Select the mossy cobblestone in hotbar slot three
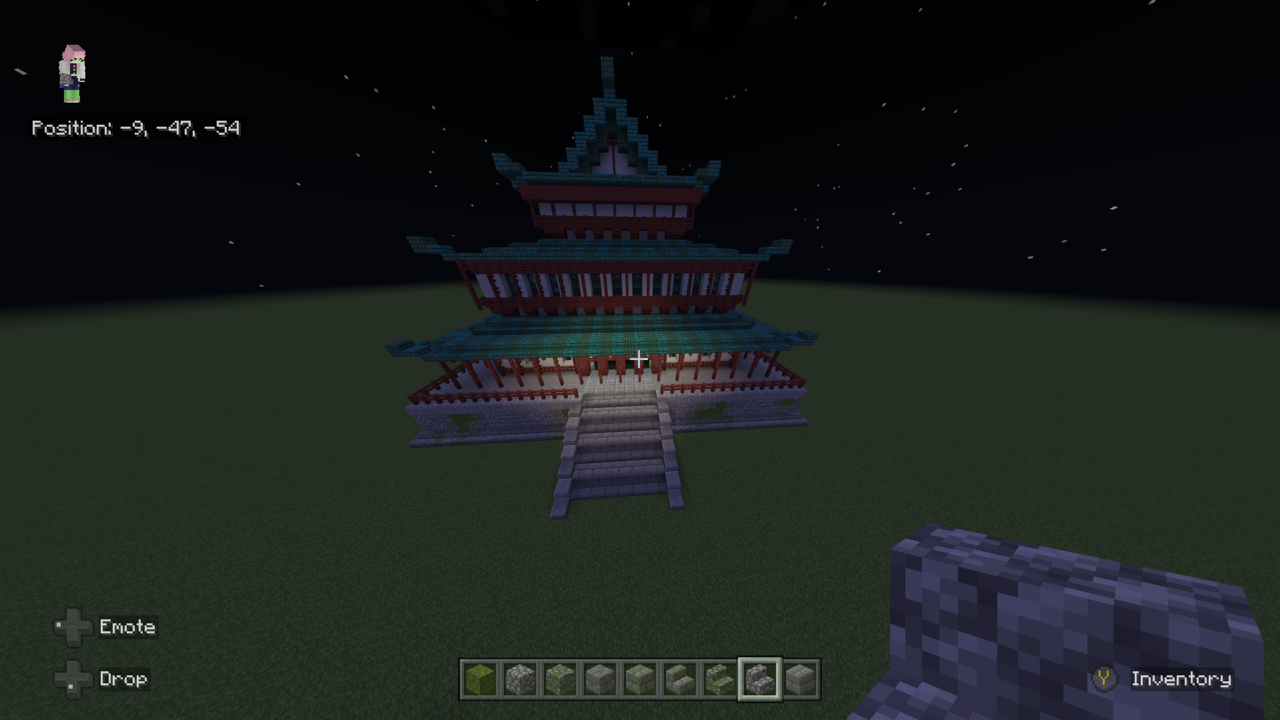 [560, 679]
